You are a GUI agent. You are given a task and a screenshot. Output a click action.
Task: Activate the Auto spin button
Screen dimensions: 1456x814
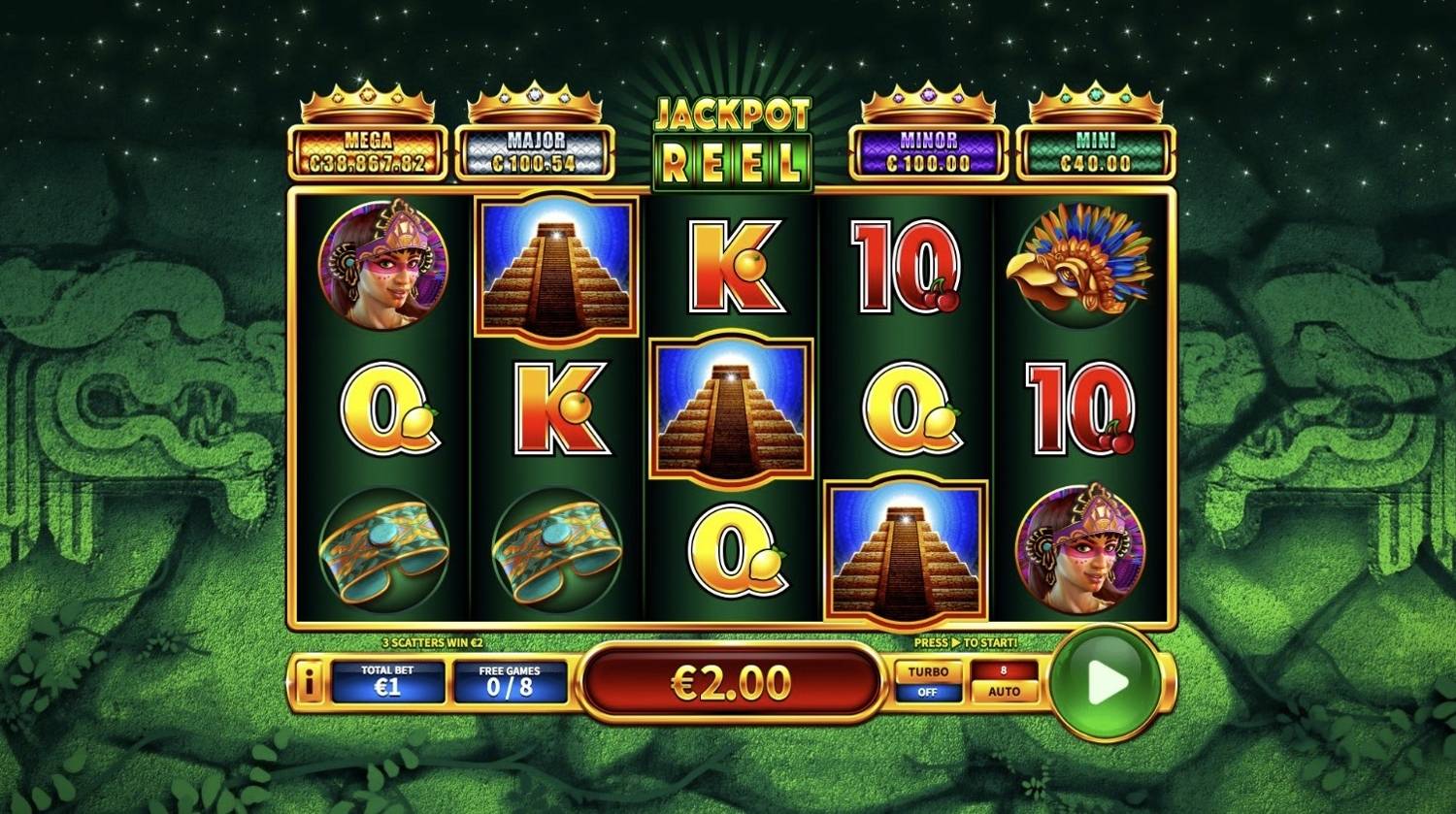(x=1004, y=682)
